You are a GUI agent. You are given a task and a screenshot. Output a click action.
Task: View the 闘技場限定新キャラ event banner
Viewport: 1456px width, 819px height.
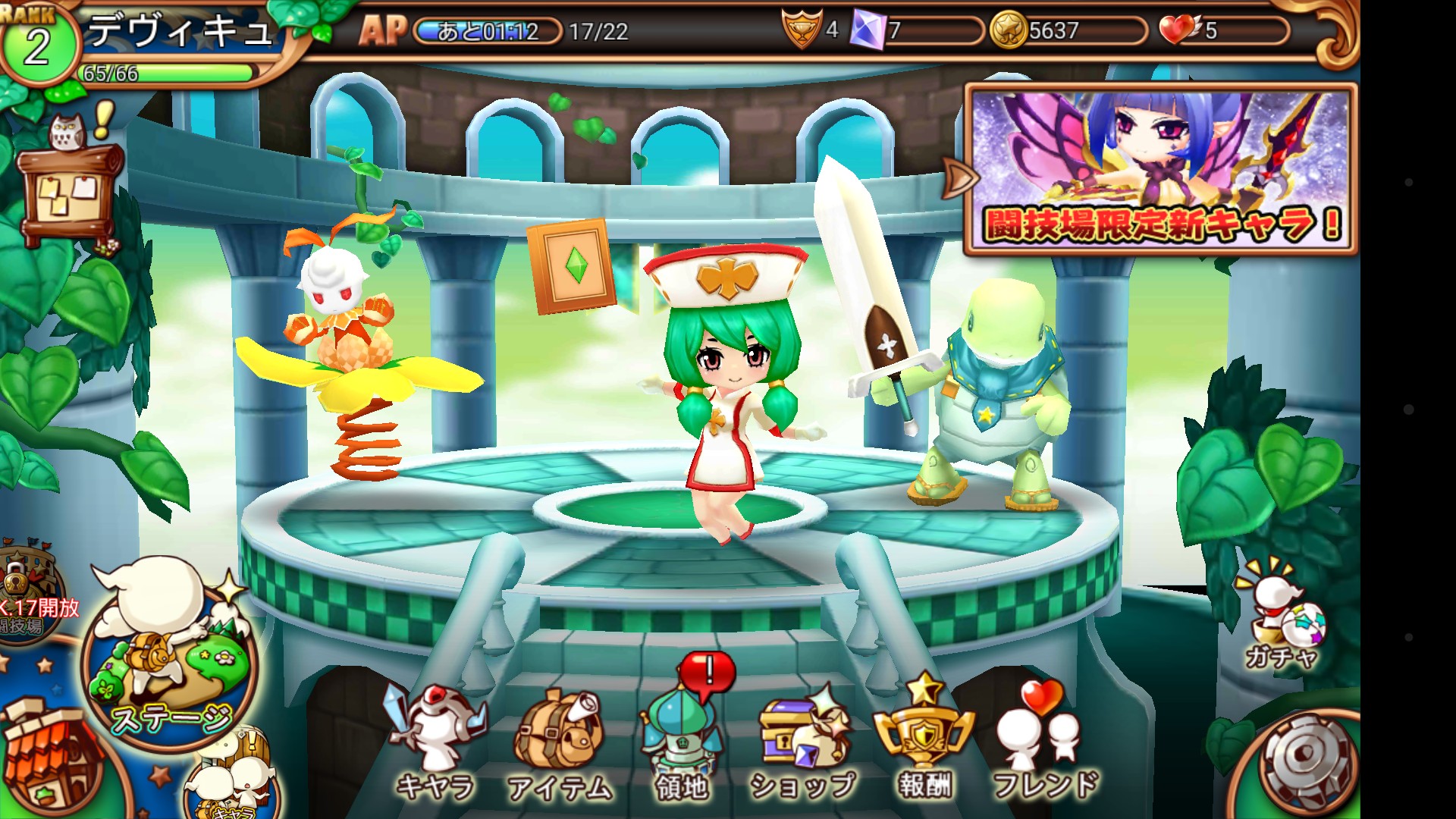click(x=1160, y=168)
